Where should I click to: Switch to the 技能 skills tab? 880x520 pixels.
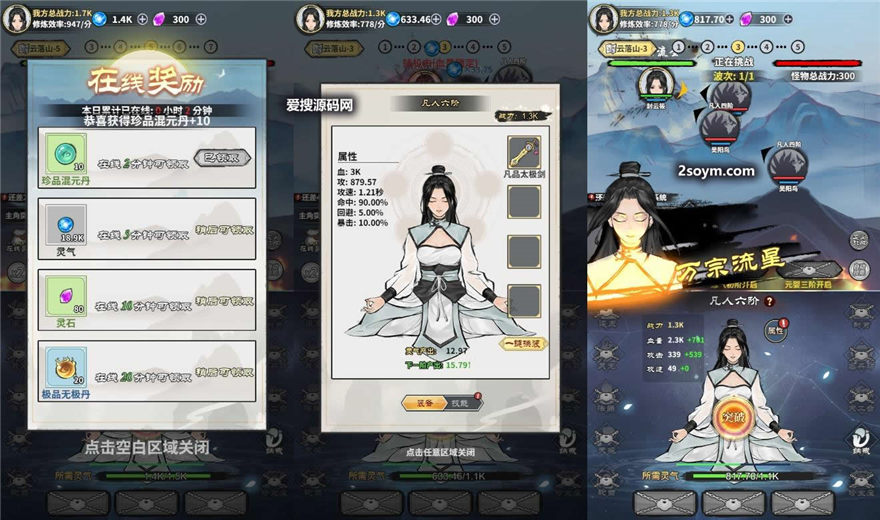pyautogui.click(x=458, y=403)
